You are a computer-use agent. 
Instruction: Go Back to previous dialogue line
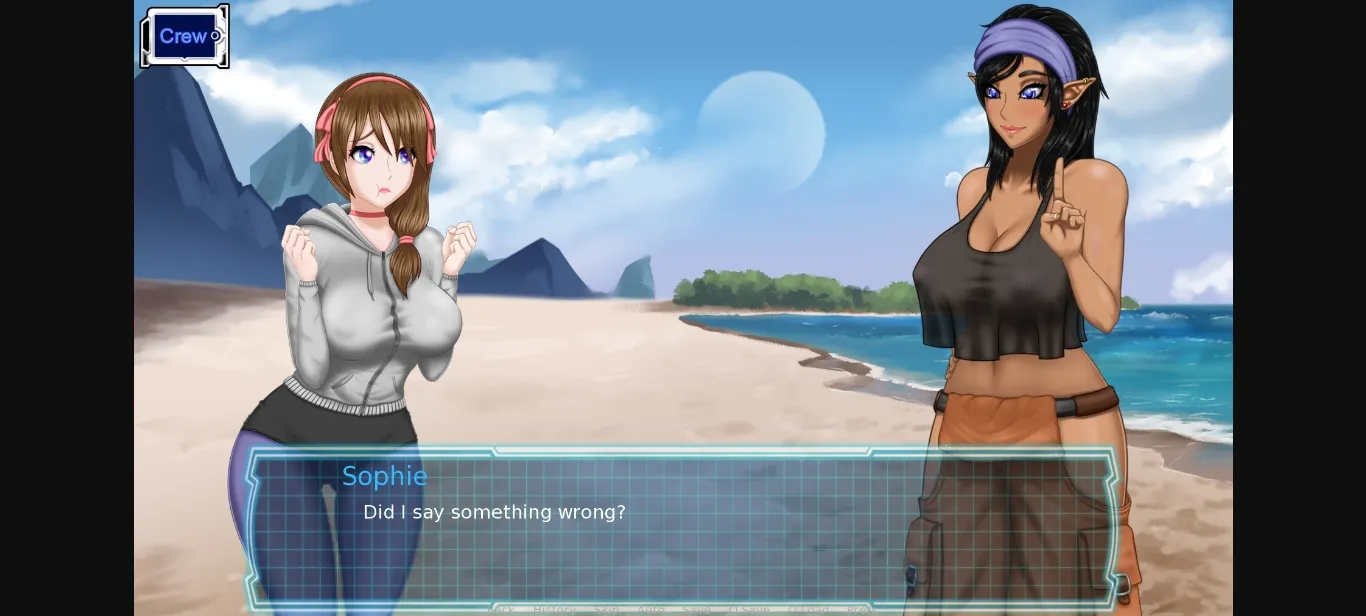[x=500, y=609]
